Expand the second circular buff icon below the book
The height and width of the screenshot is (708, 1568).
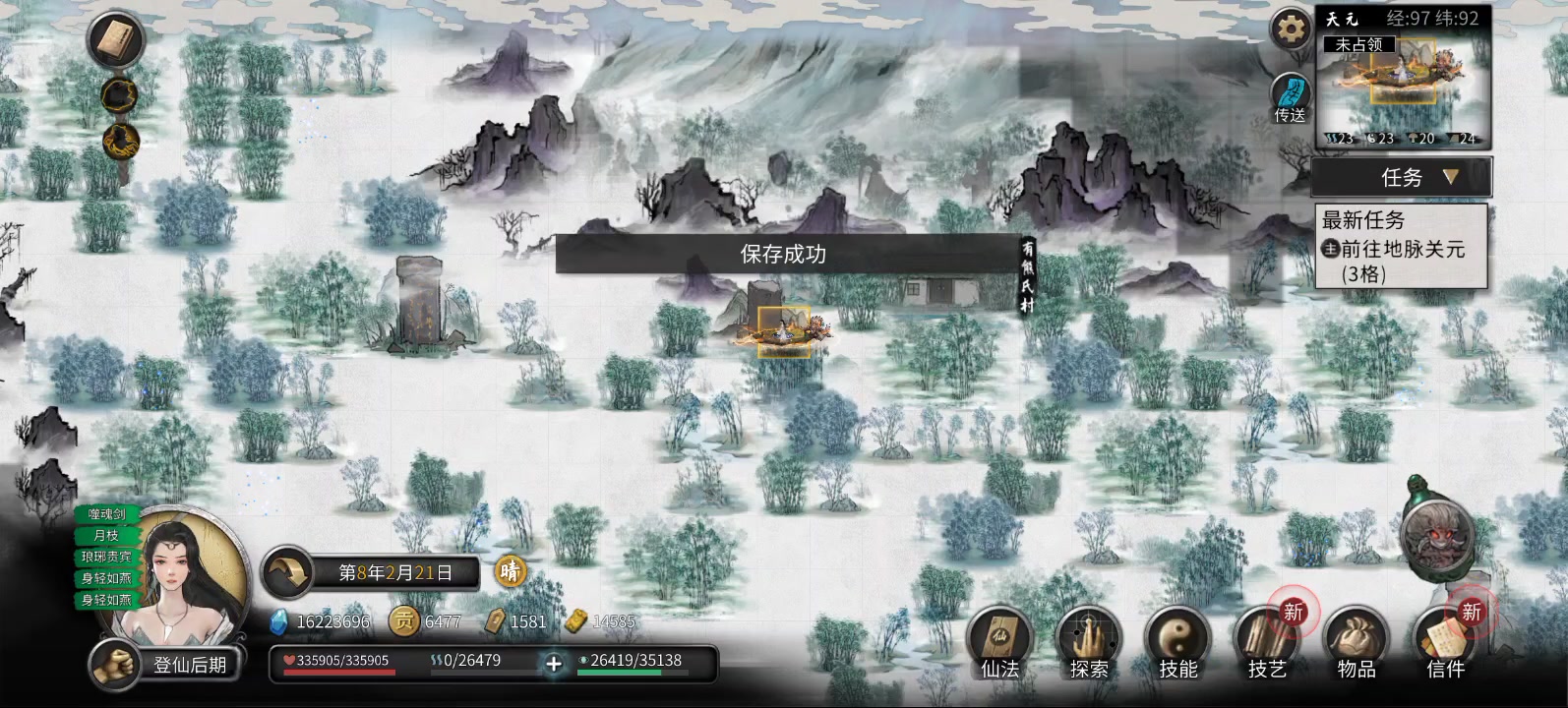coord(117,98)
